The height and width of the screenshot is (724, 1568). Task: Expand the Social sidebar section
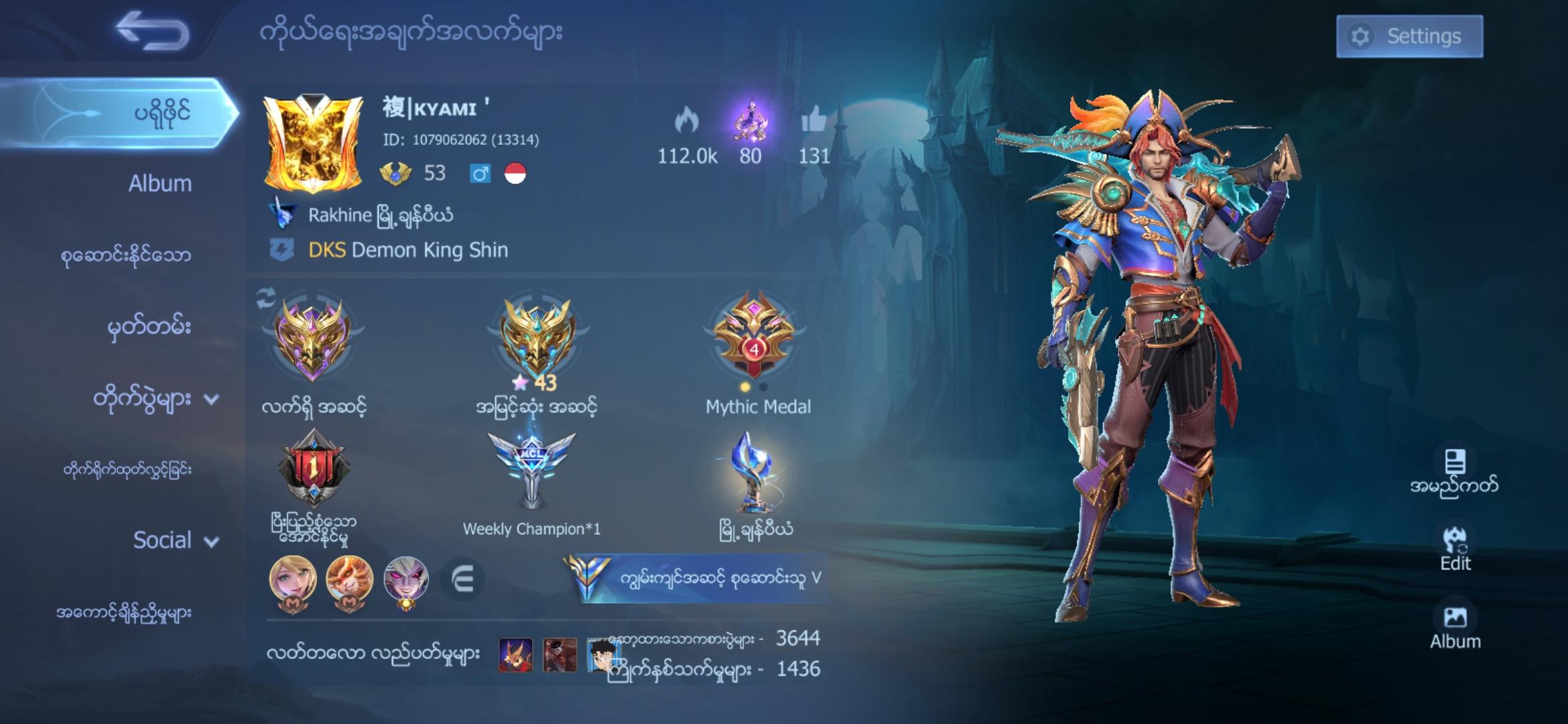coord(163,540)
